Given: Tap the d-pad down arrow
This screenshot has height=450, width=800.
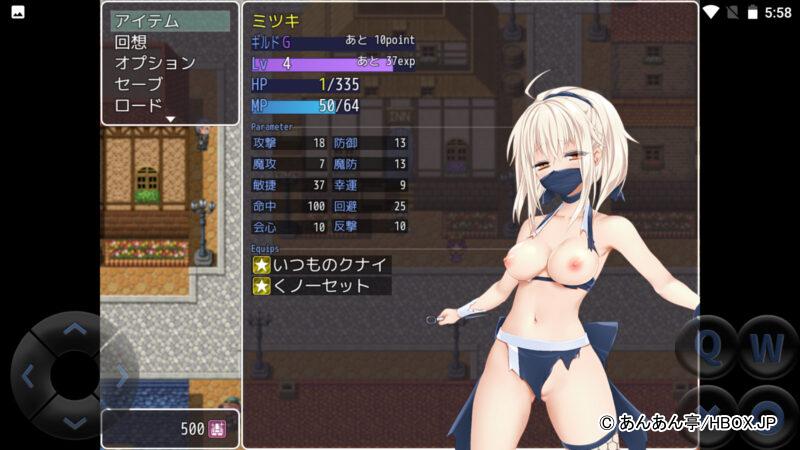Looking at the screenshot, I should (x=75, y=423).
